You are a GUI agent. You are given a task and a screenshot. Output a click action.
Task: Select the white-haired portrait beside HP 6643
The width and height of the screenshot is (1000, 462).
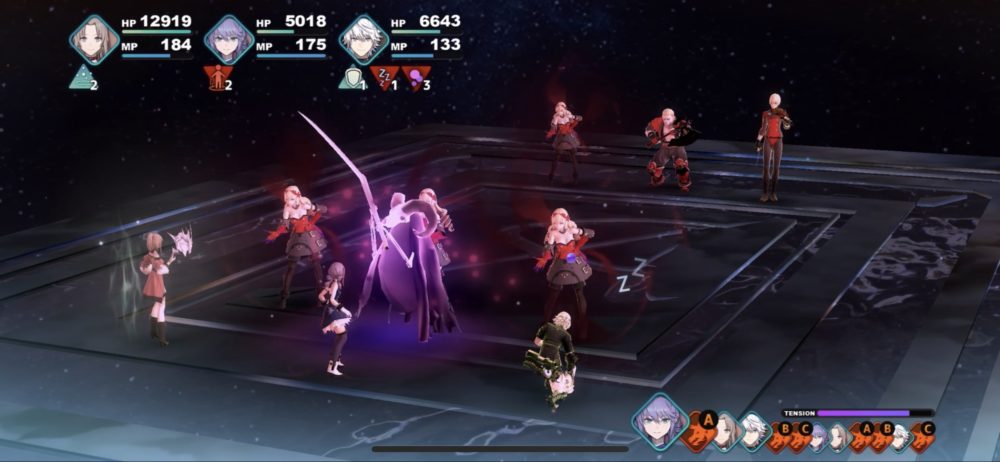[363, 39]
